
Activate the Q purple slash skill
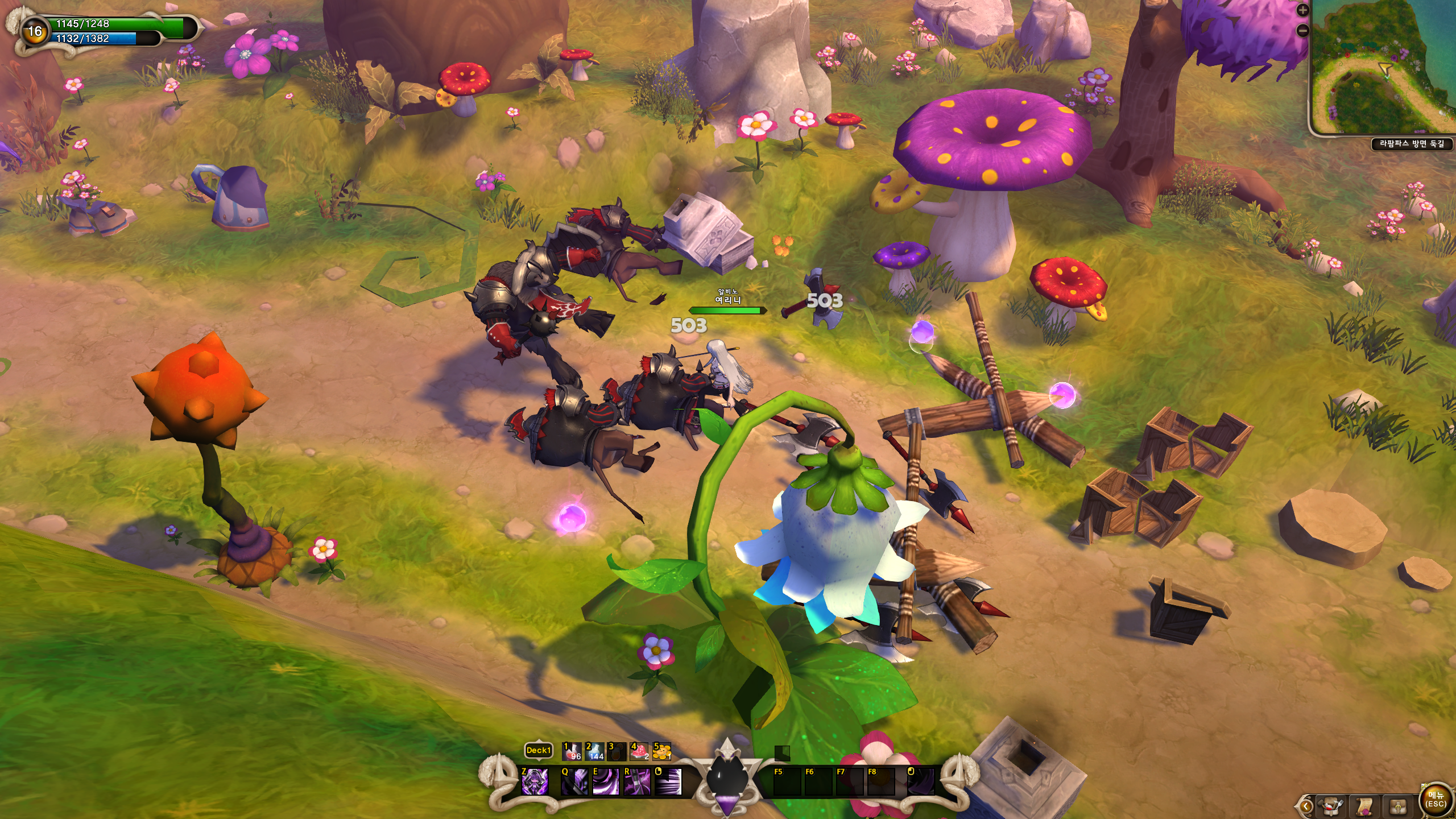[x=574, y=781]
